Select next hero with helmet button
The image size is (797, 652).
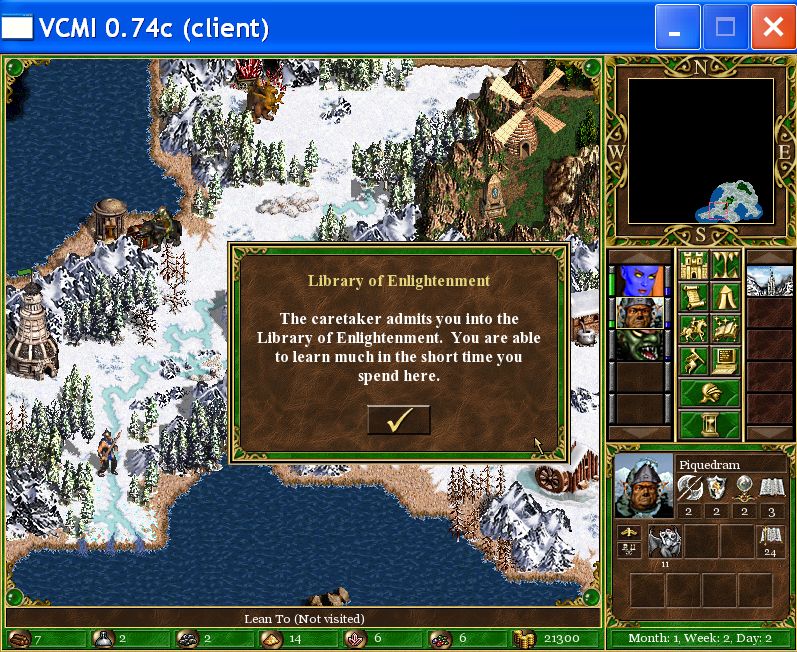[x=709, y=392]
